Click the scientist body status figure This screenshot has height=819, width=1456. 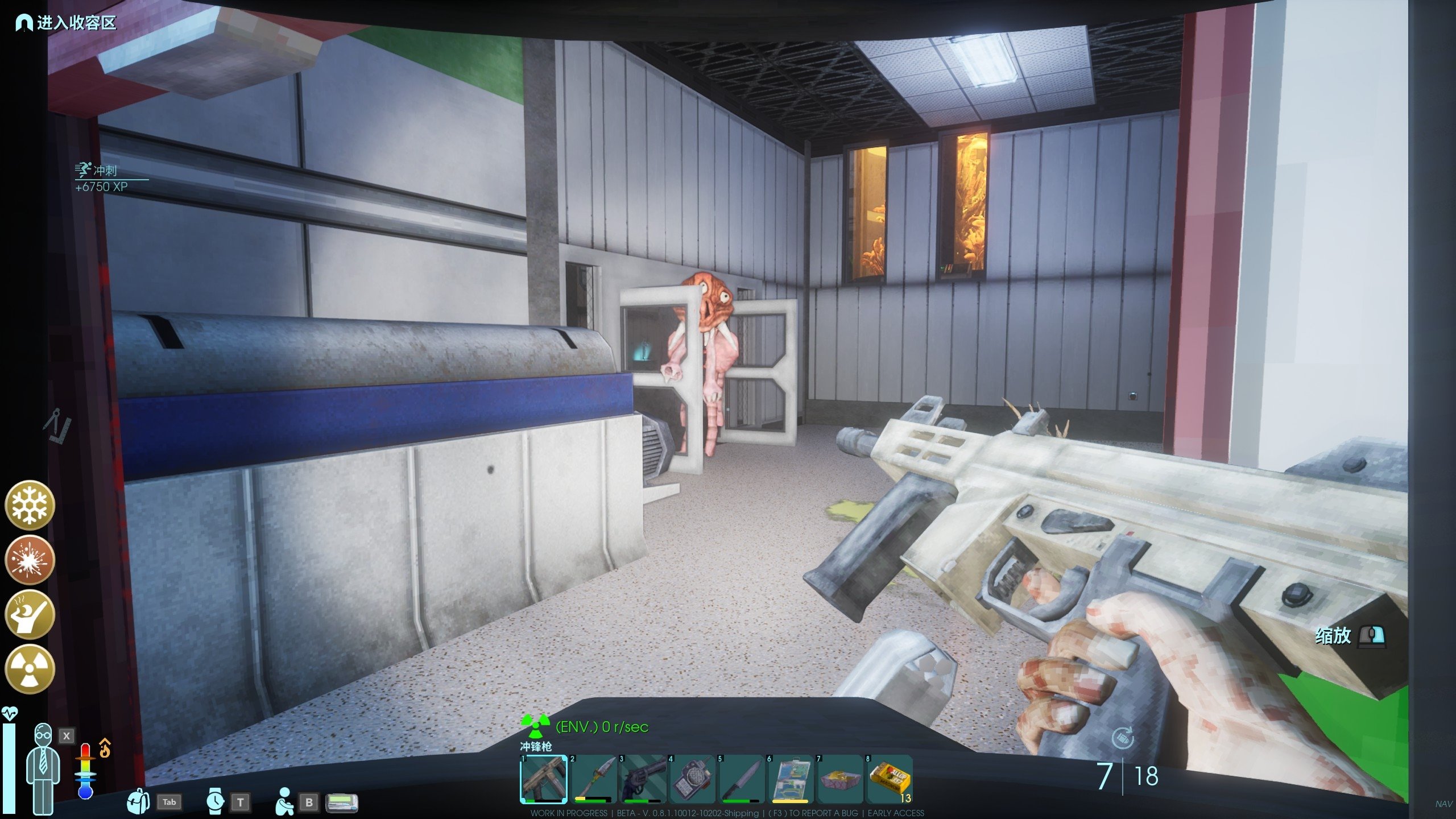43,768
